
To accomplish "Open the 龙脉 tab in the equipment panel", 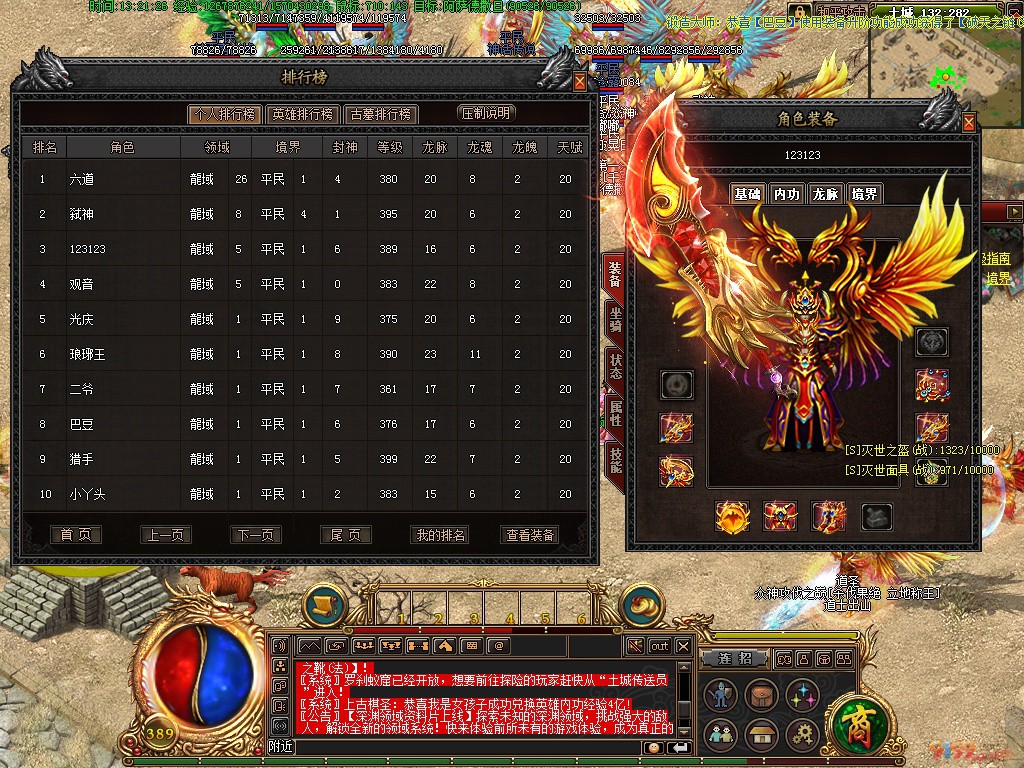I will point(825,194).
